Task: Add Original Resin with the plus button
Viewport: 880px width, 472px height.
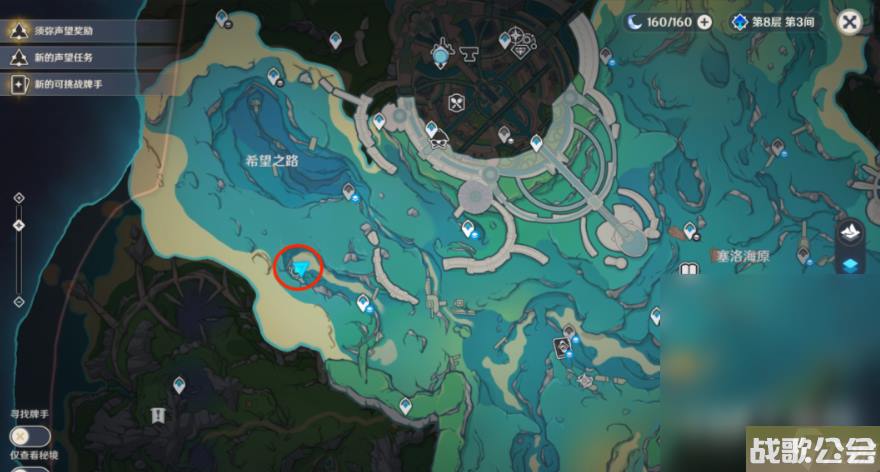Action: [705, 22]
